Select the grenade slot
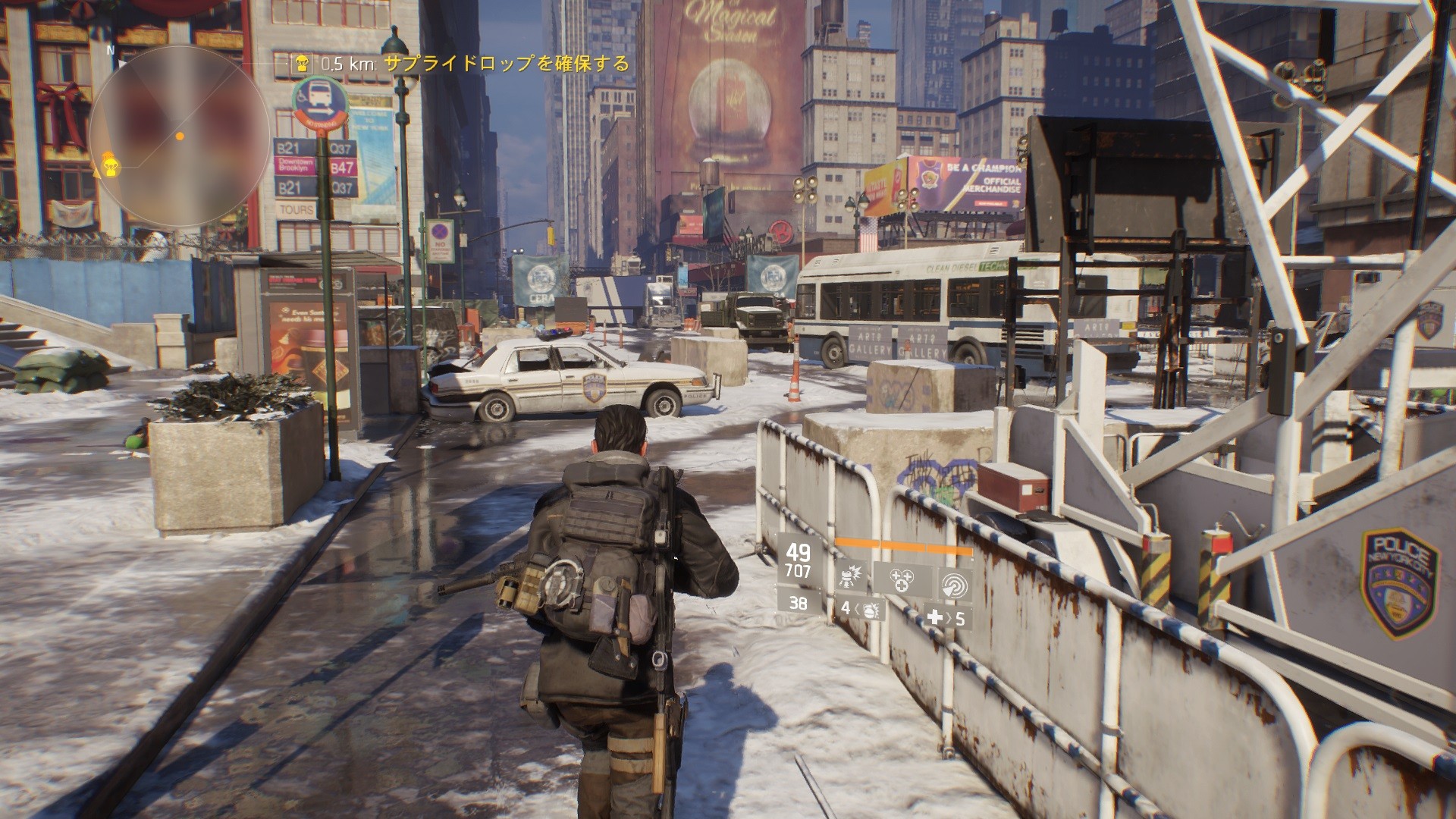Screen dimensions: 1456x819 pos(863,608)
